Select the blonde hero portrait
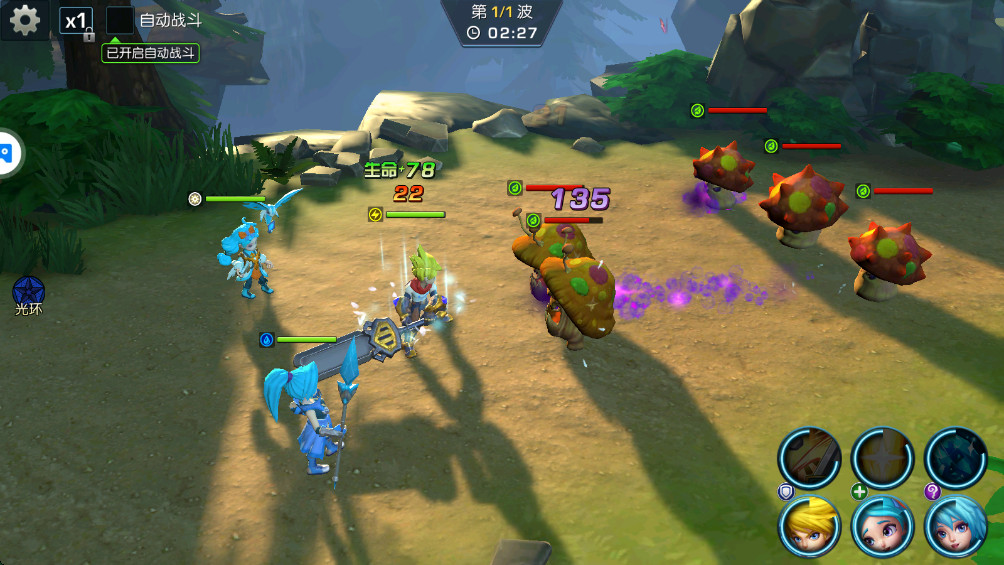The image size is (1004, 565). (810, 526)
